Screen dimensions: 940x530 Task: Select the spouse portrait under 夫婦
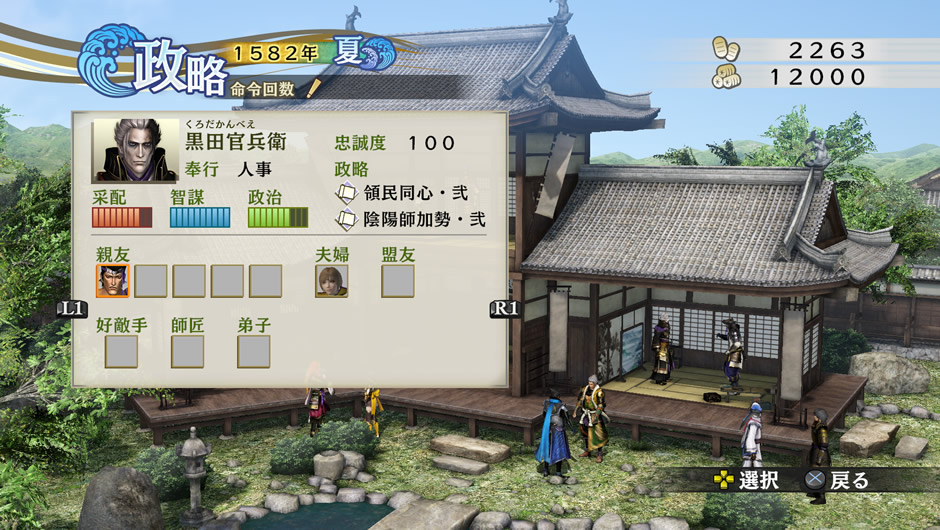(x=332, y=281)
